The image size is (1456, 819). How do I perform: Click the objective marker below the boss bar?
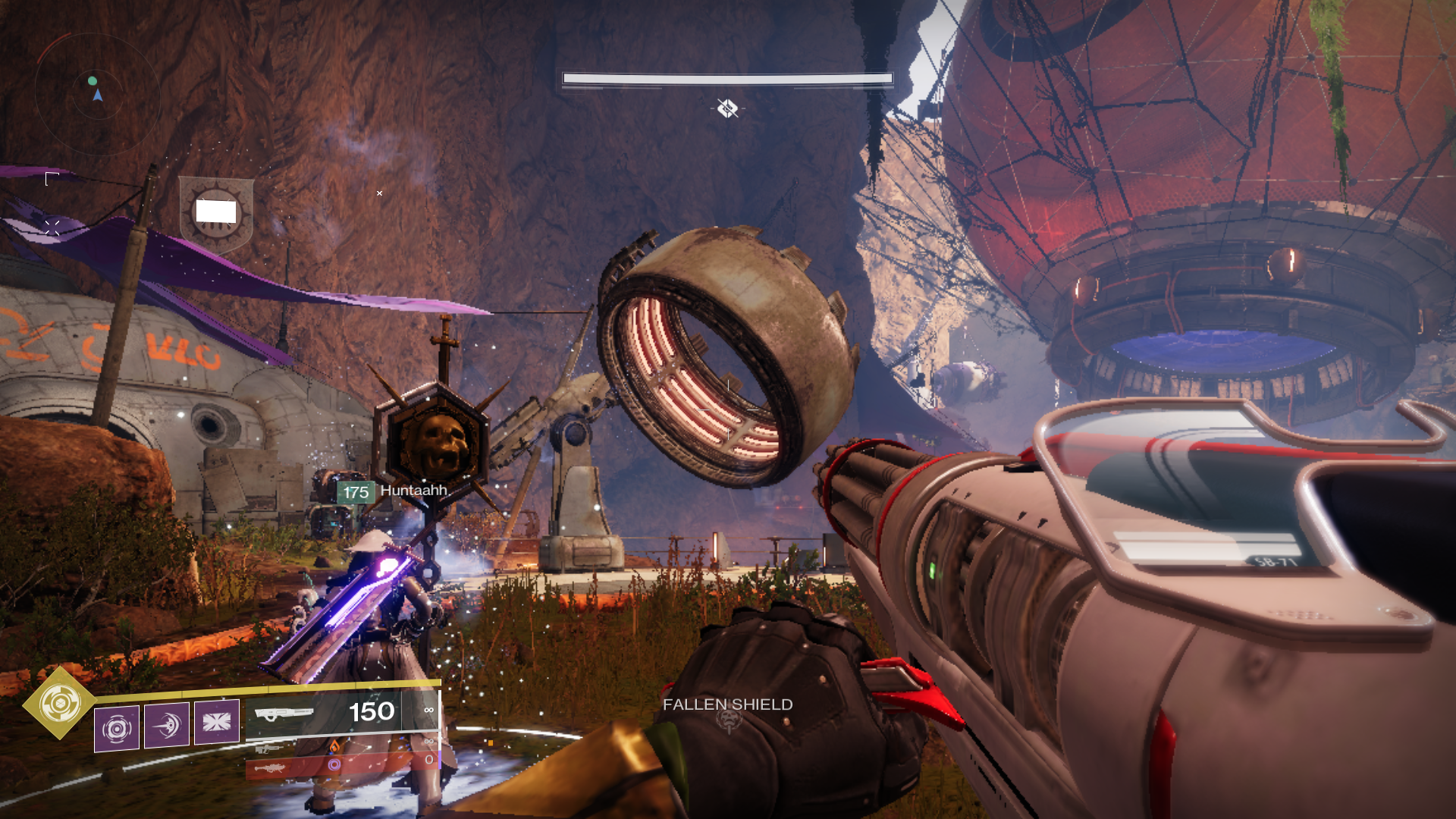pyautogui.click(x=727, y=108)
